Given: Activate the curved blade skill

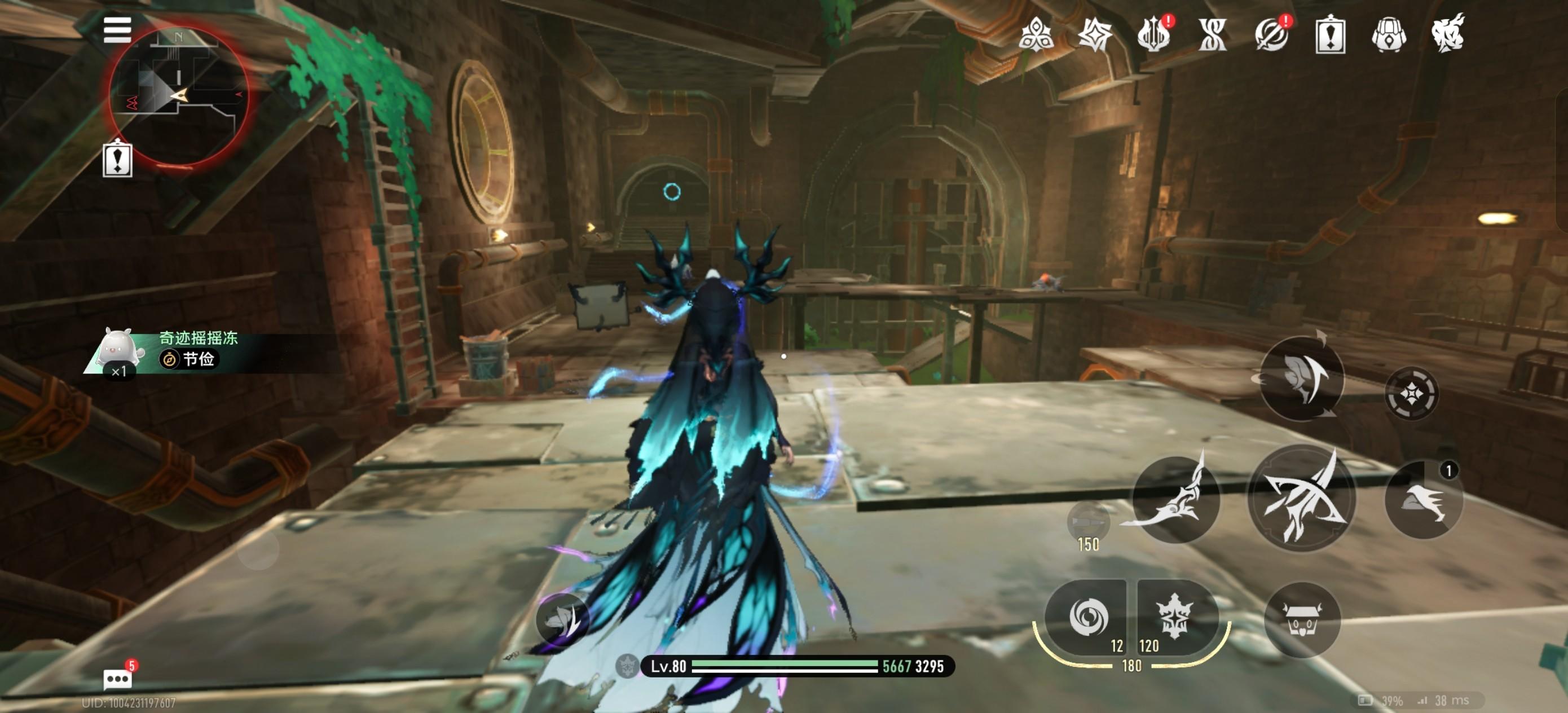Looking at the screenshot, I should click(x=1176, y=499).
